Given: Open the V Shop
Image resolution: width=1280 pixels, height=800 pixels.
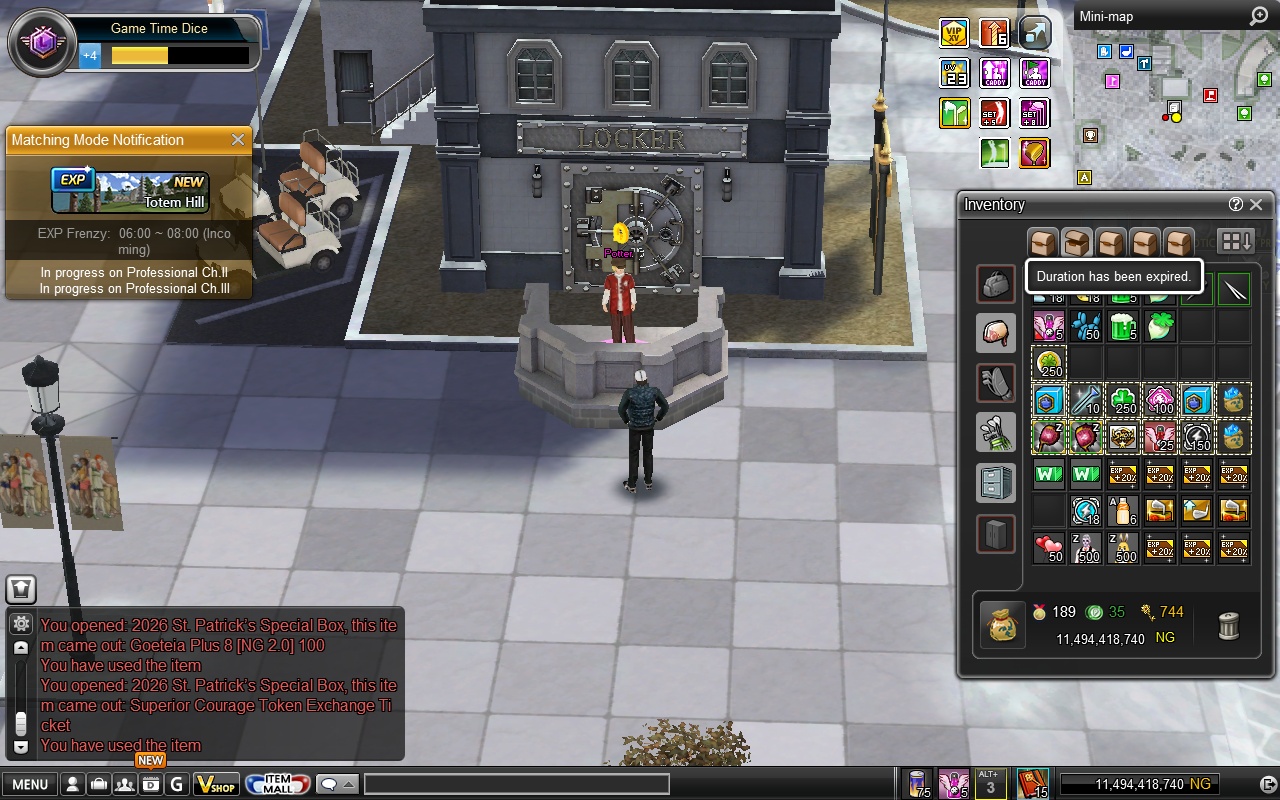Looking at the screenshot, I should (215, 784).
